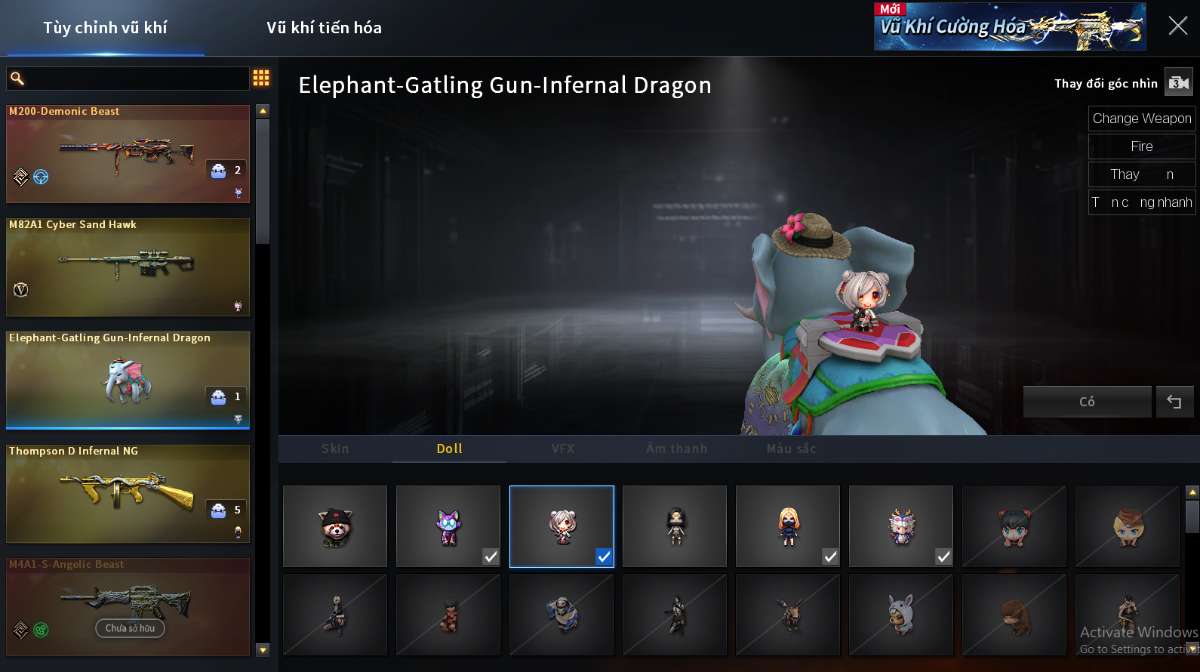
Task: Switch to the Skin tab
Action: point(335,449)
